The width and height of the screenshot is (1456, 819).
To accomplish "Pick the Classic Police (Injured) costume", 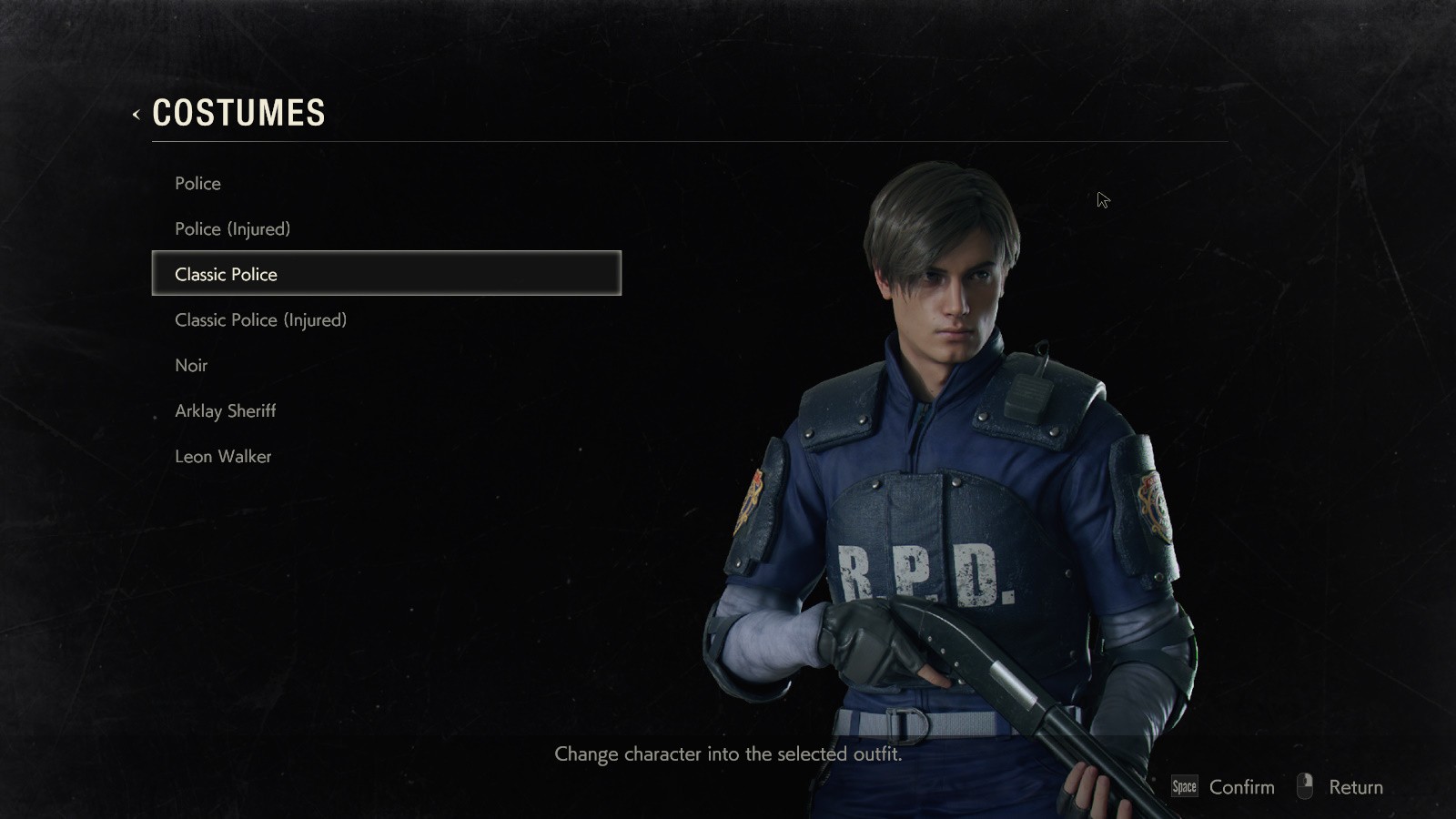I will 261,320.
